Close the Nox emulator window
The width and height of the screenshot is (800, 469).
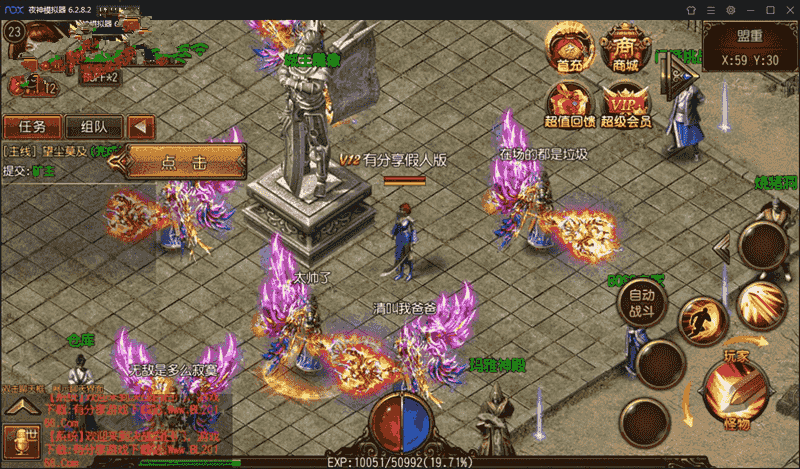coord(787,9)
